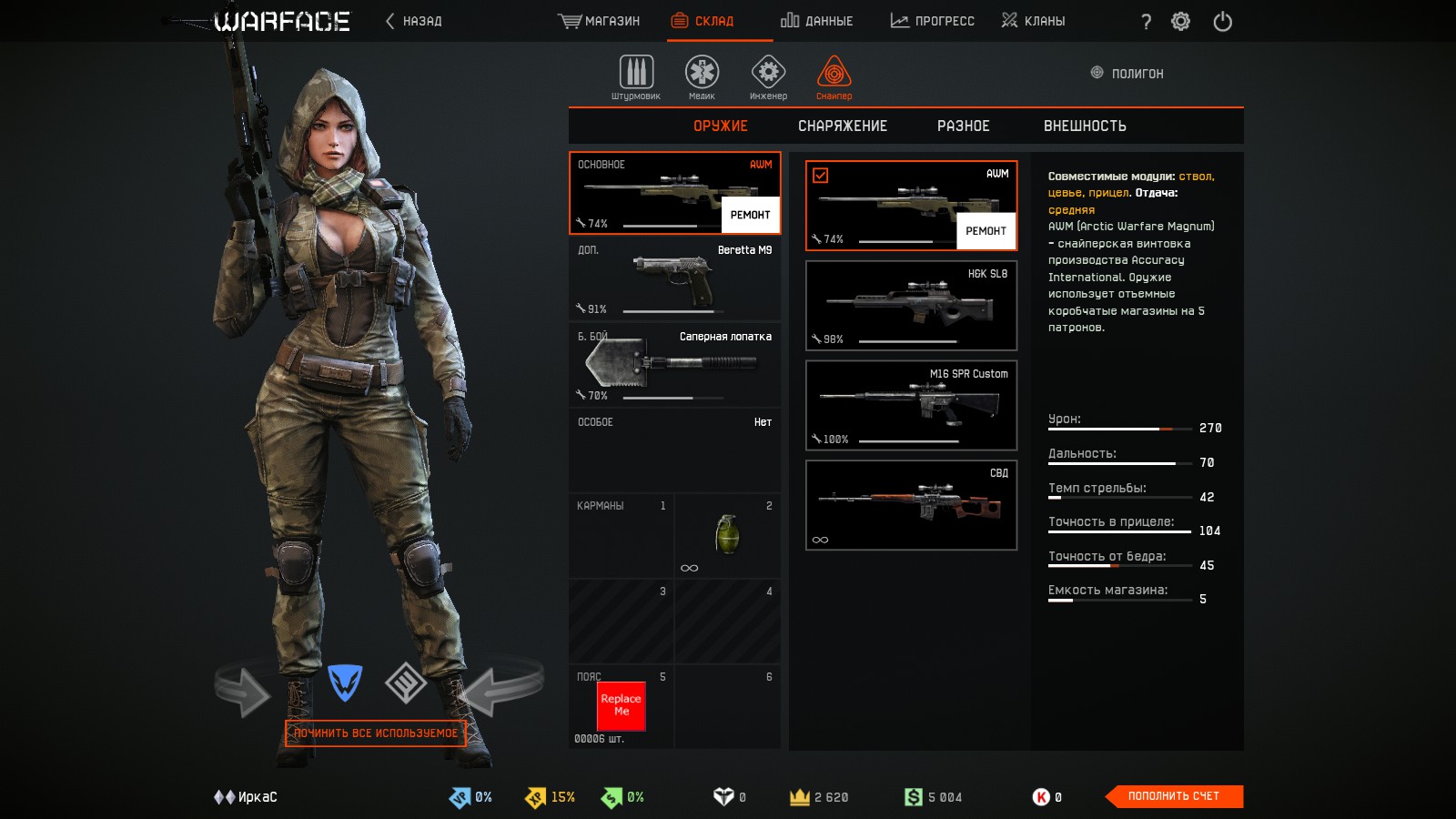Switch to the СНАРЯЖЕНИЕ tab
This screenshot has height=819, width=1456.
click(843, 126)
